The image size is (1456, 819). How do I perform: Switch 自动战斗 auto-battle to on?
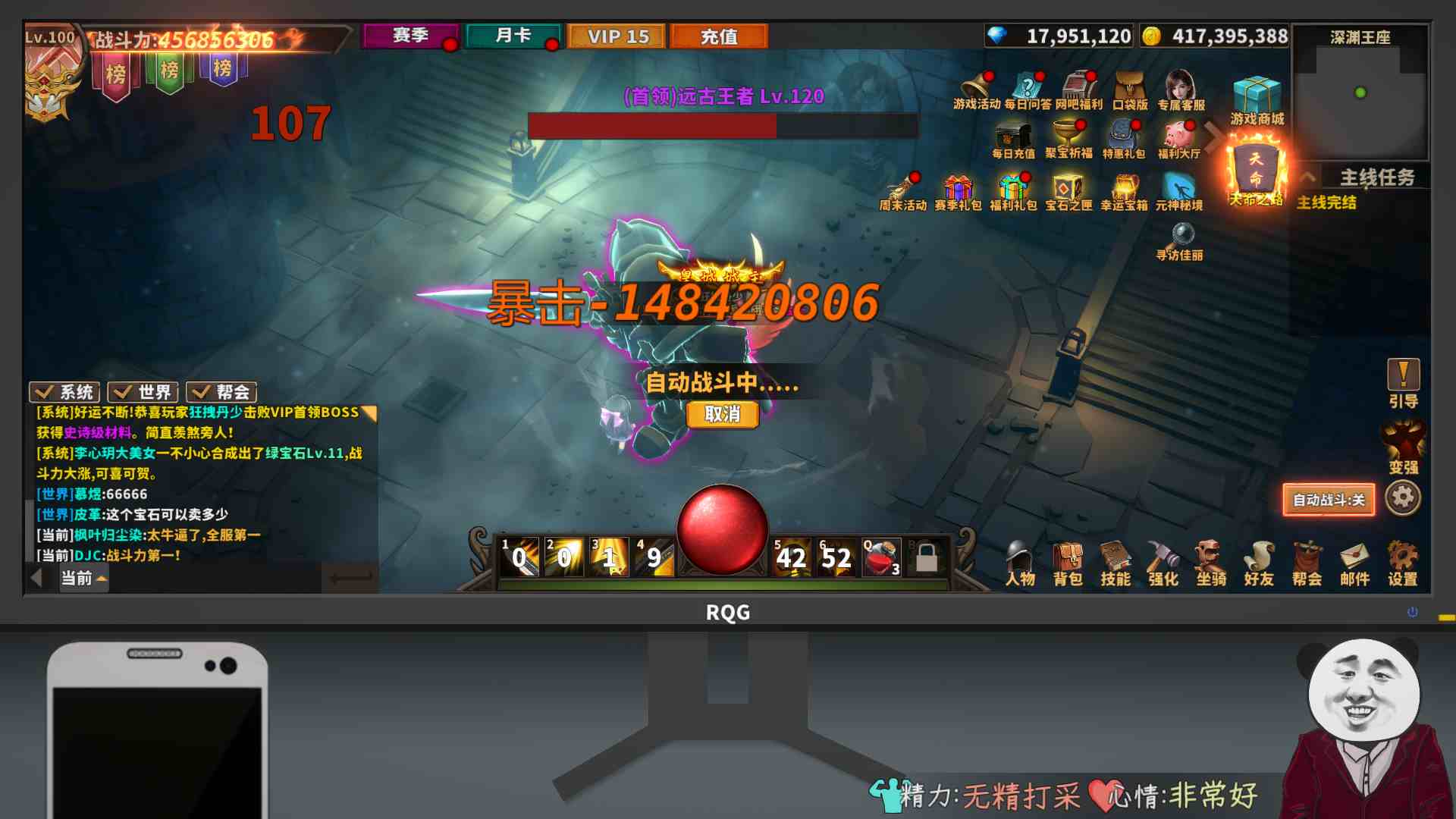[x=1329, y=500]
